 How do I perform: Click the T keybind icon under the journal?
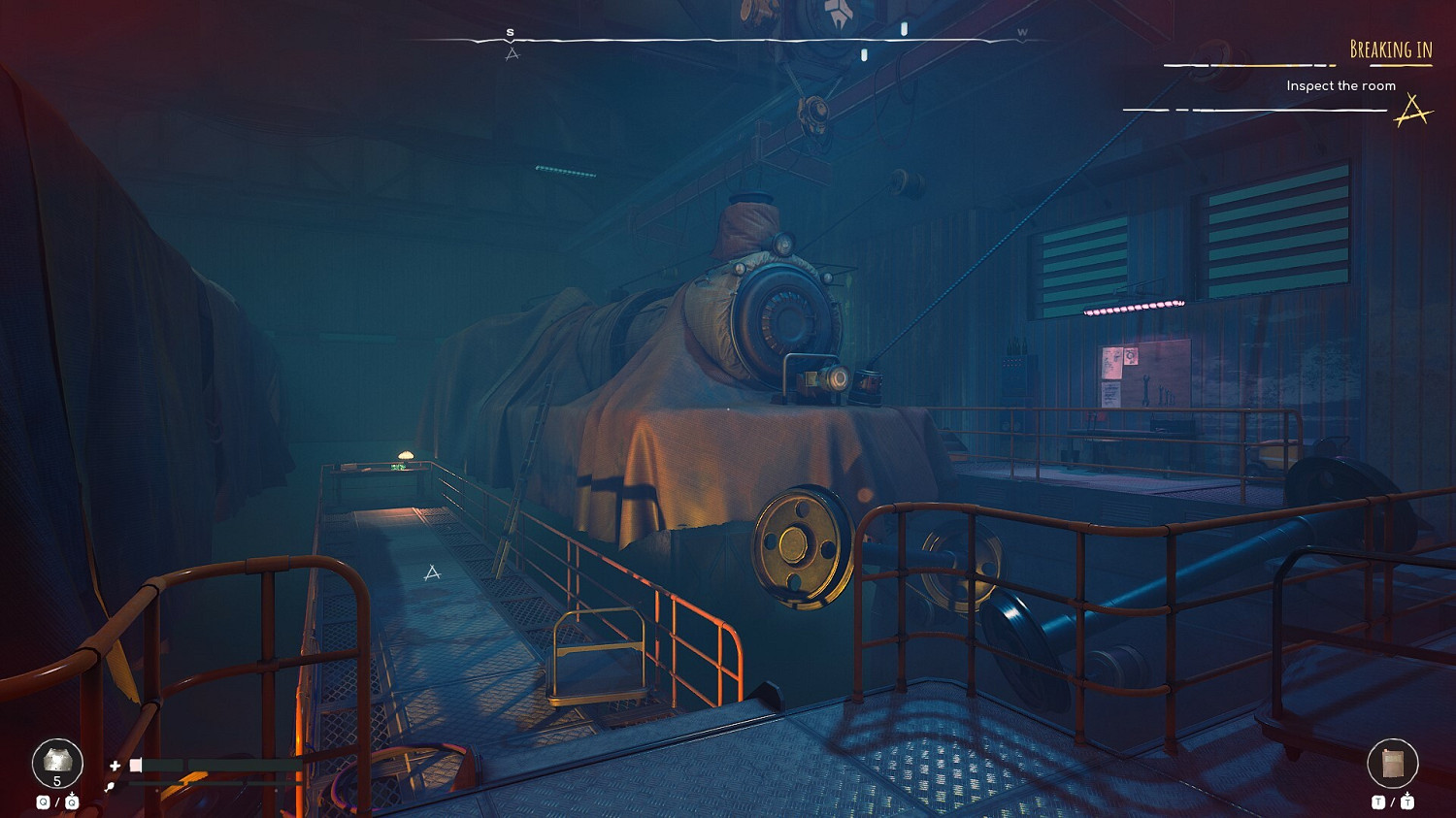tap(1378, 802)
